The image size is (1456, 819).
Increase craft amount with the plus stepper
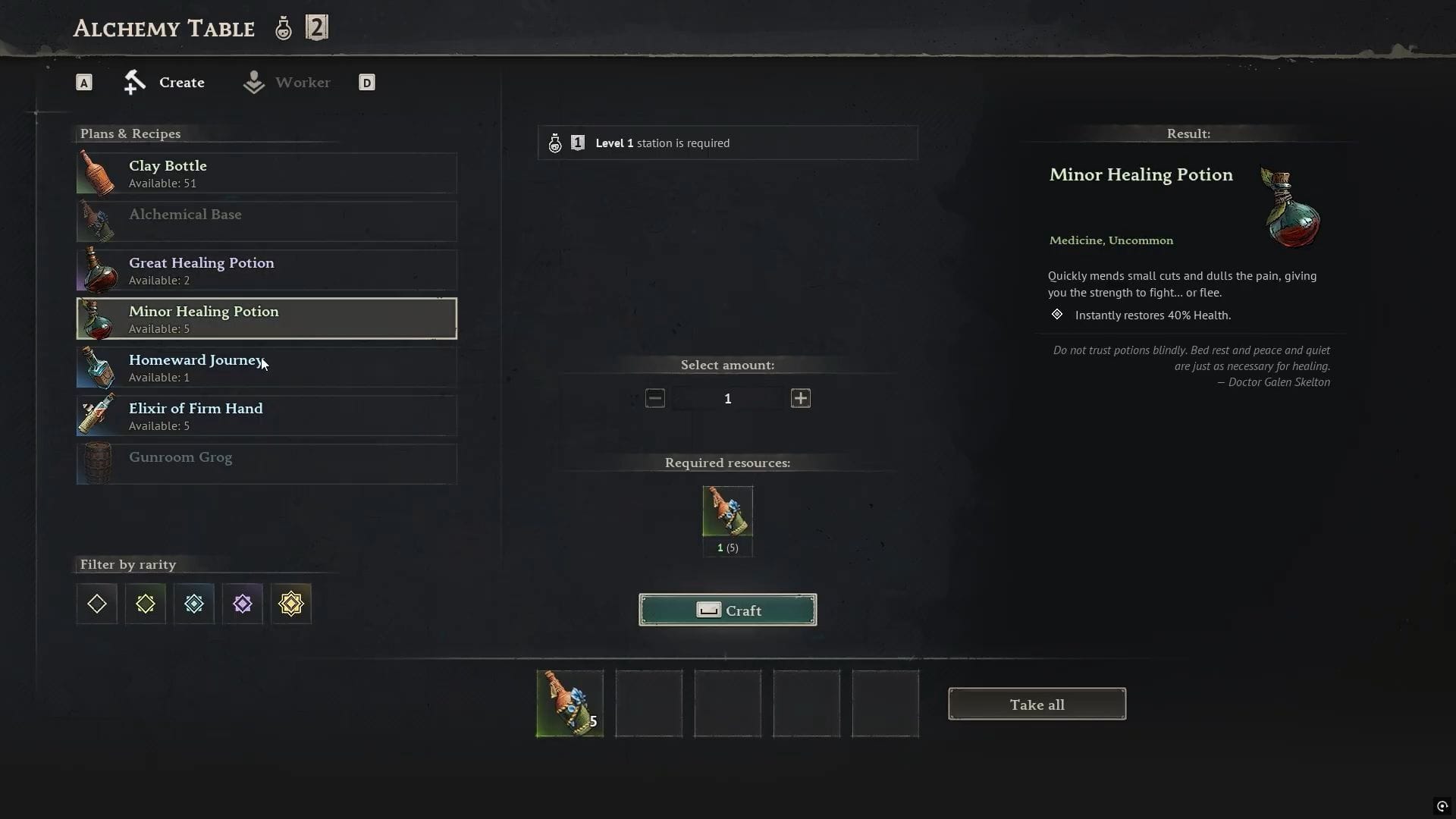click(801, 398)
